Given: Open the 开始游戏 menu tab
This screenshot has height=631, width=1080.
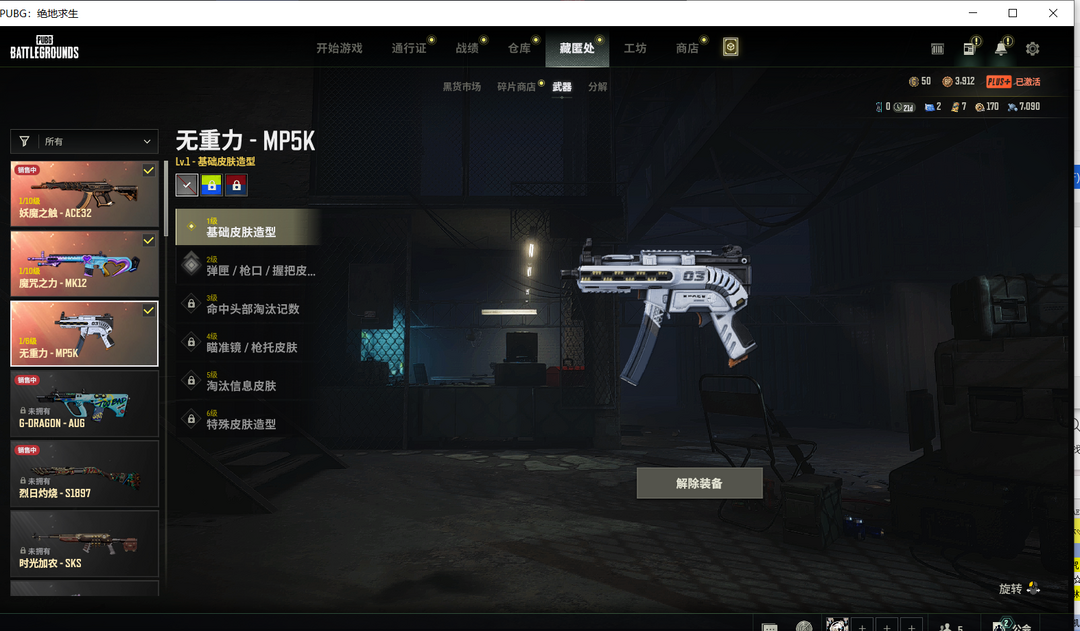Looking at the screenshot, I should click(x=339, y=48).
